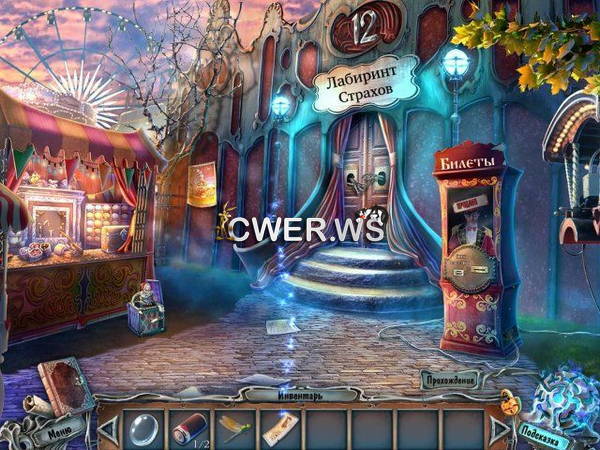Choose the paper ticket inventory item
Viewport: 600px width, 450px height.
(x=280, y=428)
